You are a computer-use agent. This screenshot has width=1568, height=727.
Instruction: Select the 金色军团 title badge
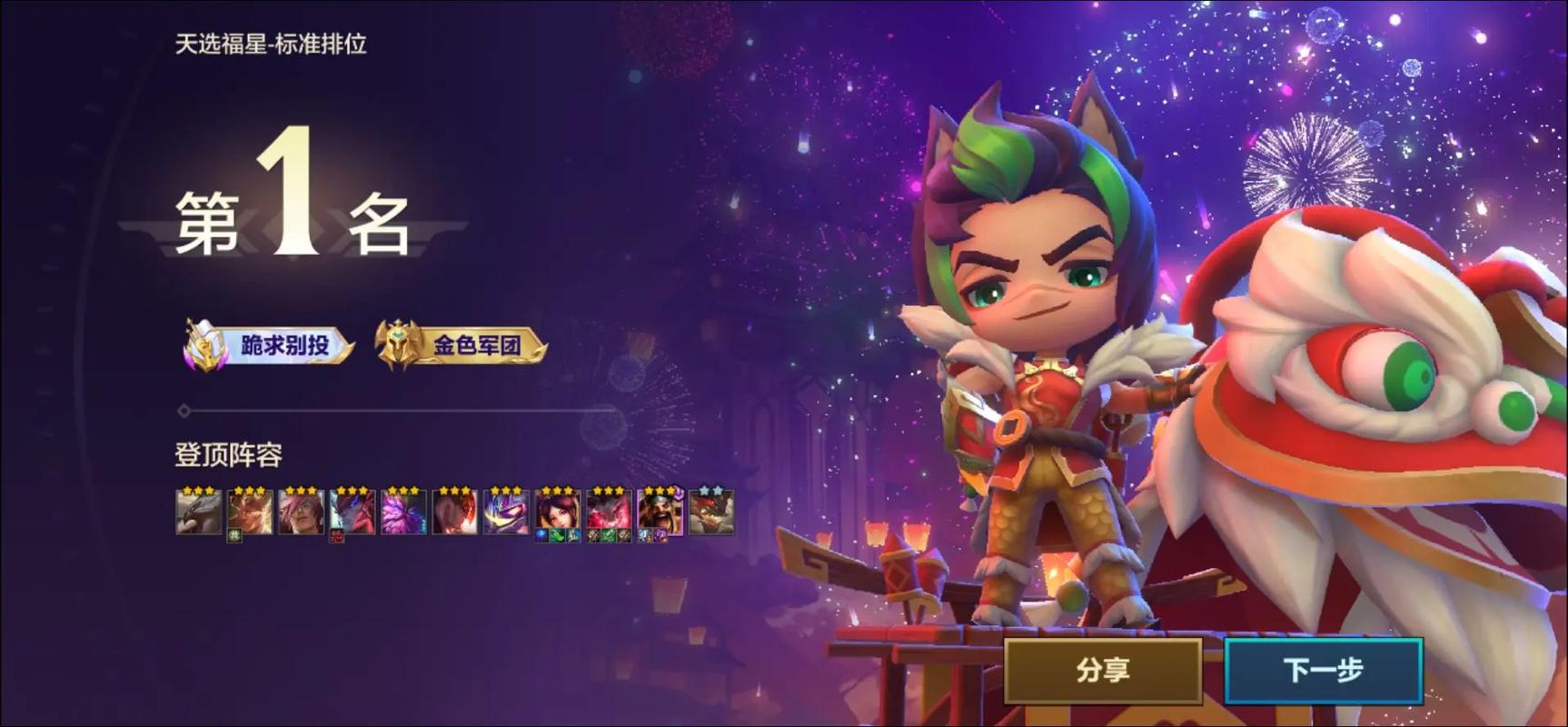click(462, 345)
